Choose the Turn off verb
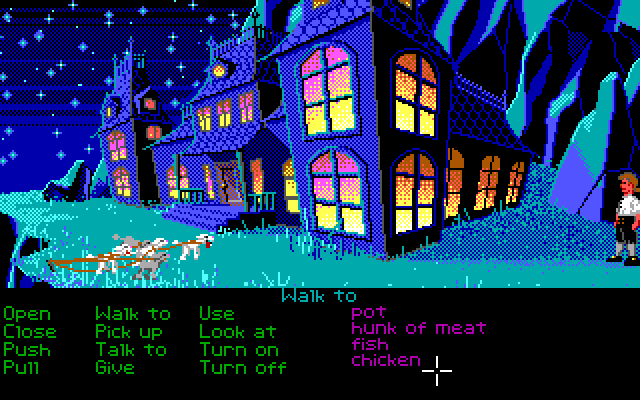The width and height of the screenshot is (640, 400). tap(243, 367)
